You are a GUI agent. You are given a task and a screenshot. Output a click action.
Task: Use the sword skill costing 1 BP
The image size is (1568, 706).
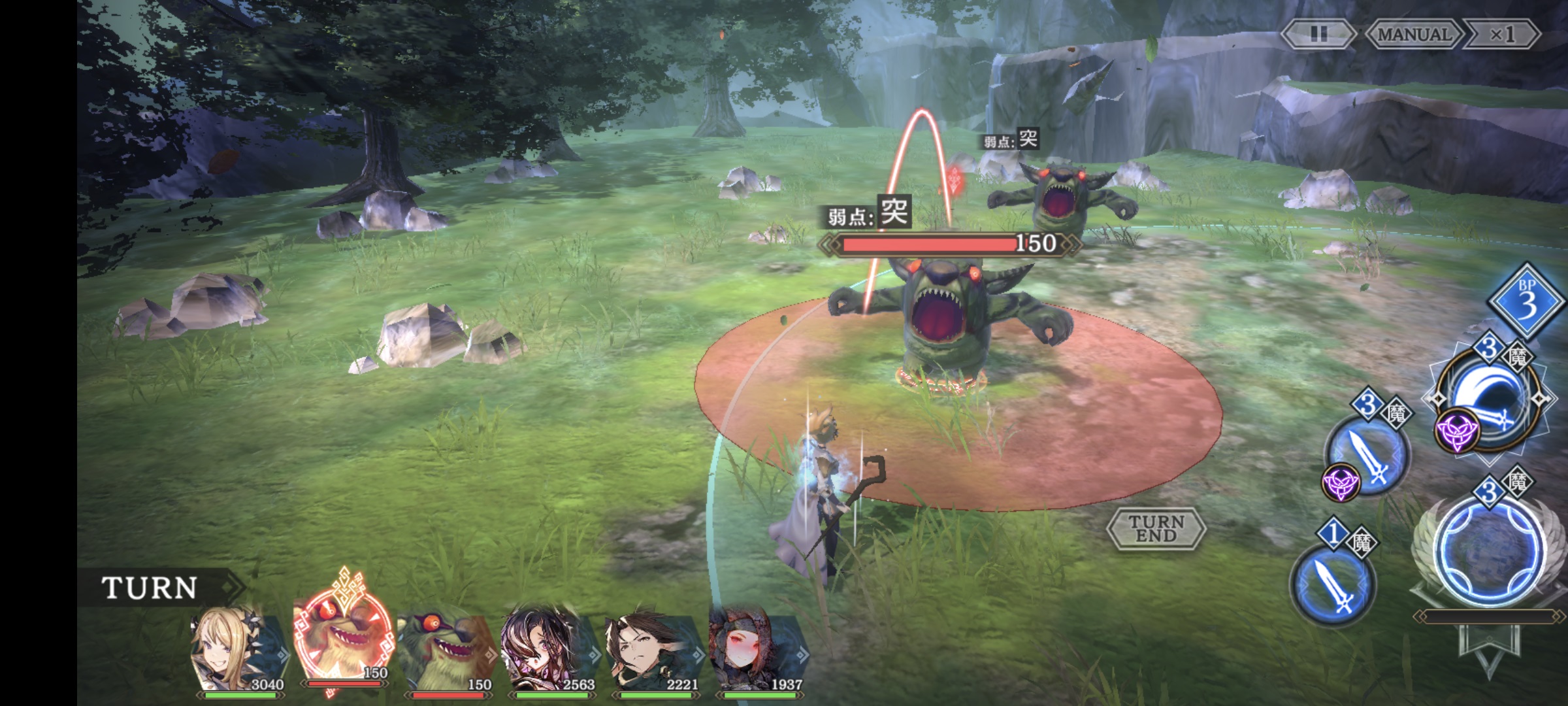[x=1333, y=583]
